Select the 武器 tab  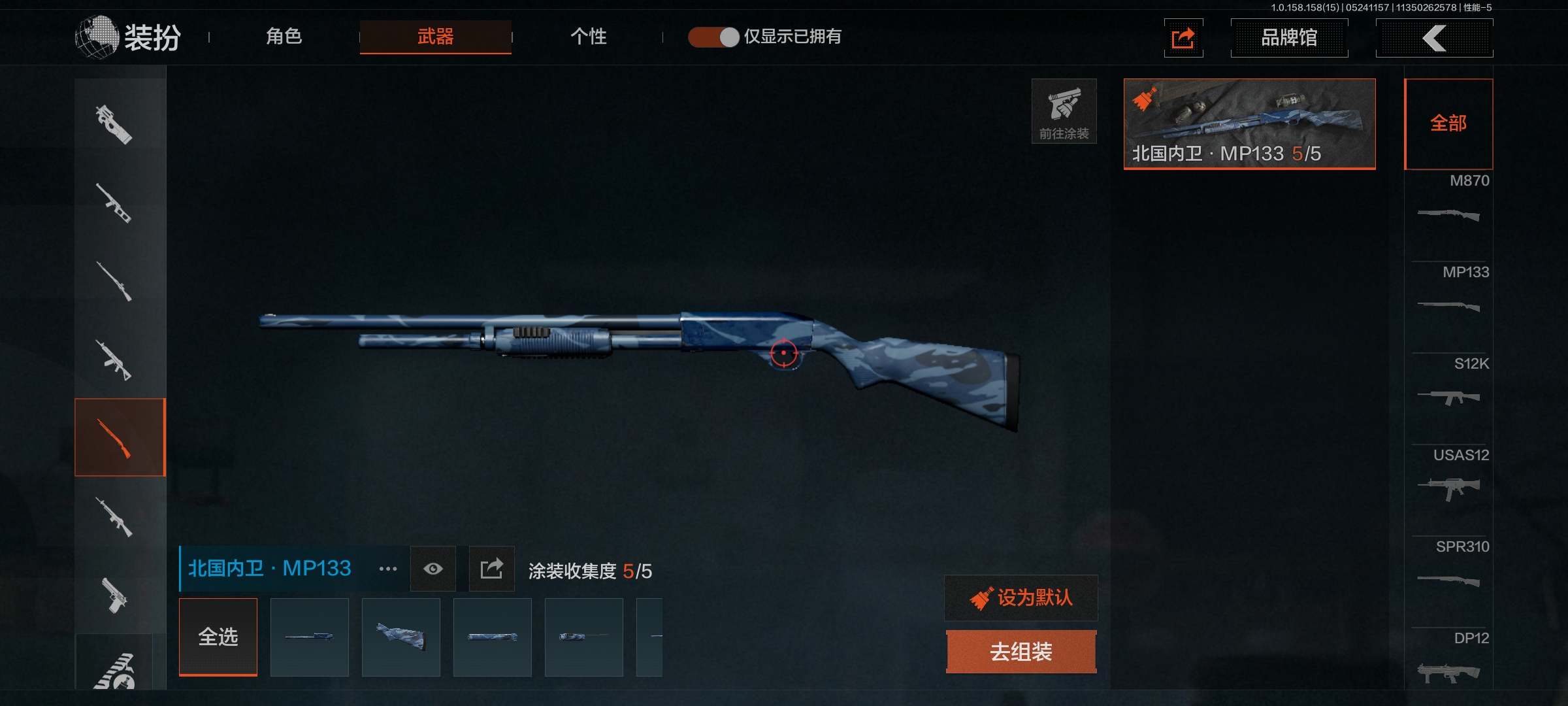point(435,37)
